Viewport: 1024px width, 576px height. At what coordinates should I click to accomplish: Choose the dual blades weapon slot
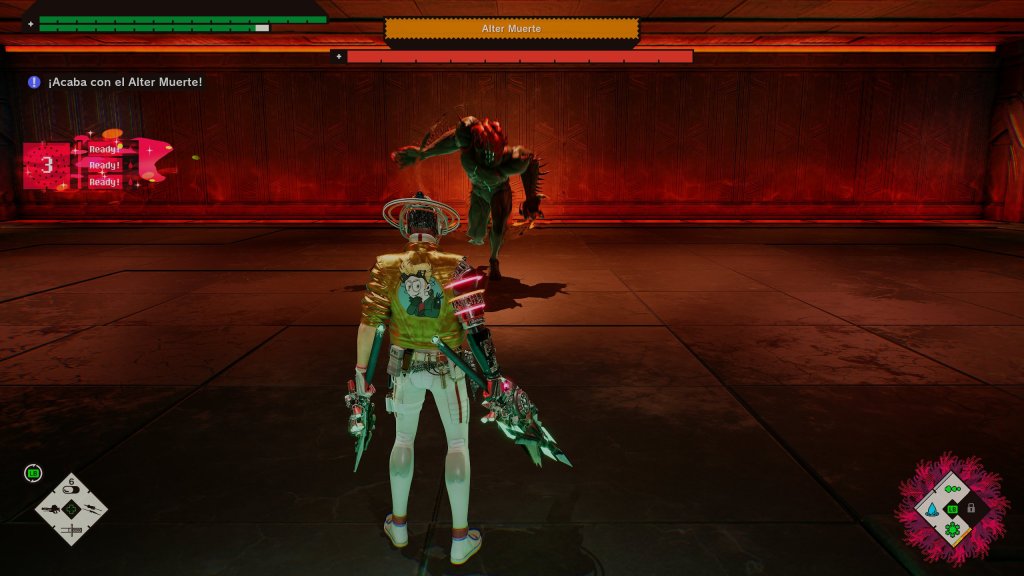pyautogui.click(x=92, y=509)
